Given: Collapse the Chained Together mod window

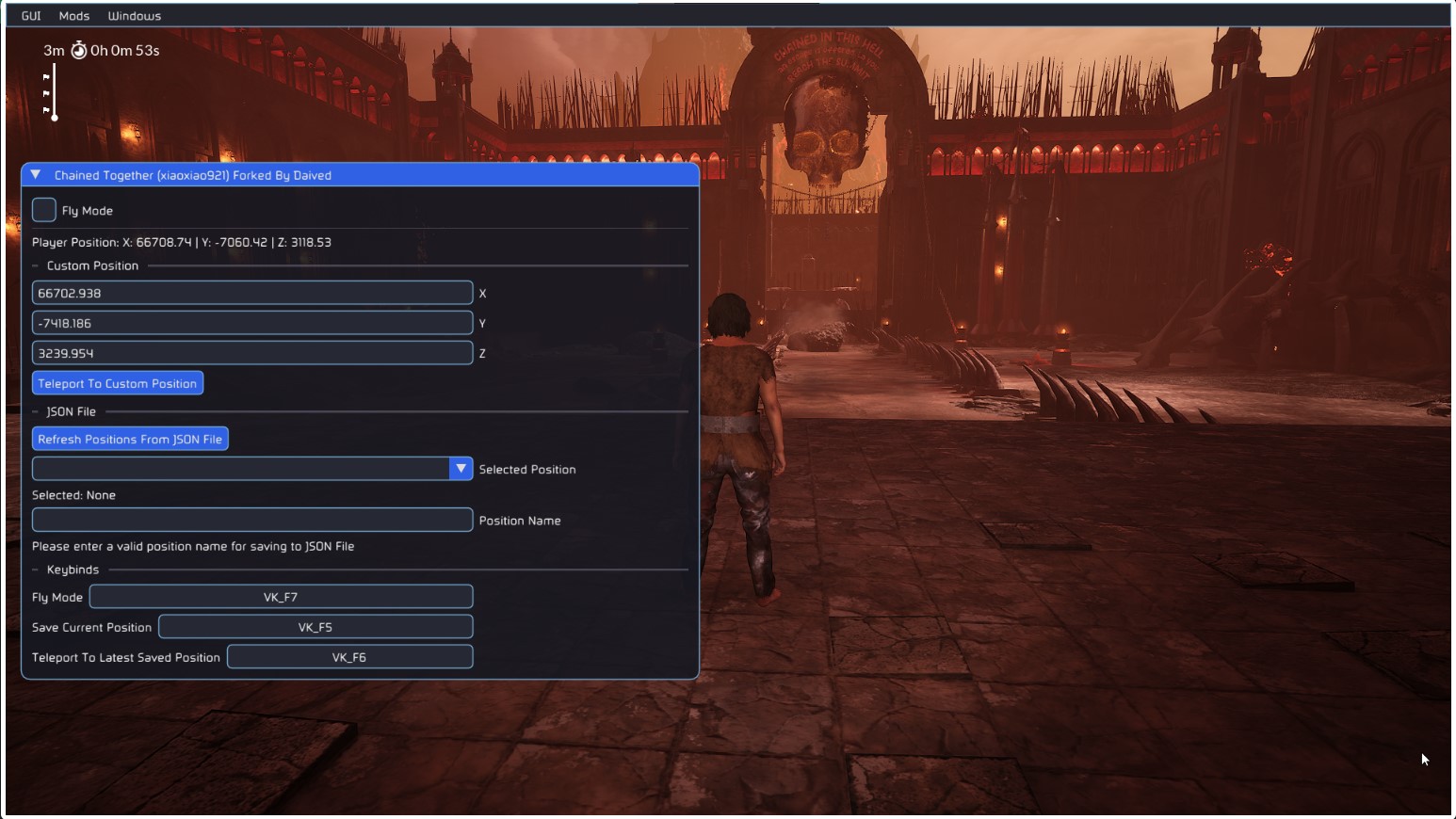Looking at the screenshot, I should pyautogui.click(x=36, y=175).
